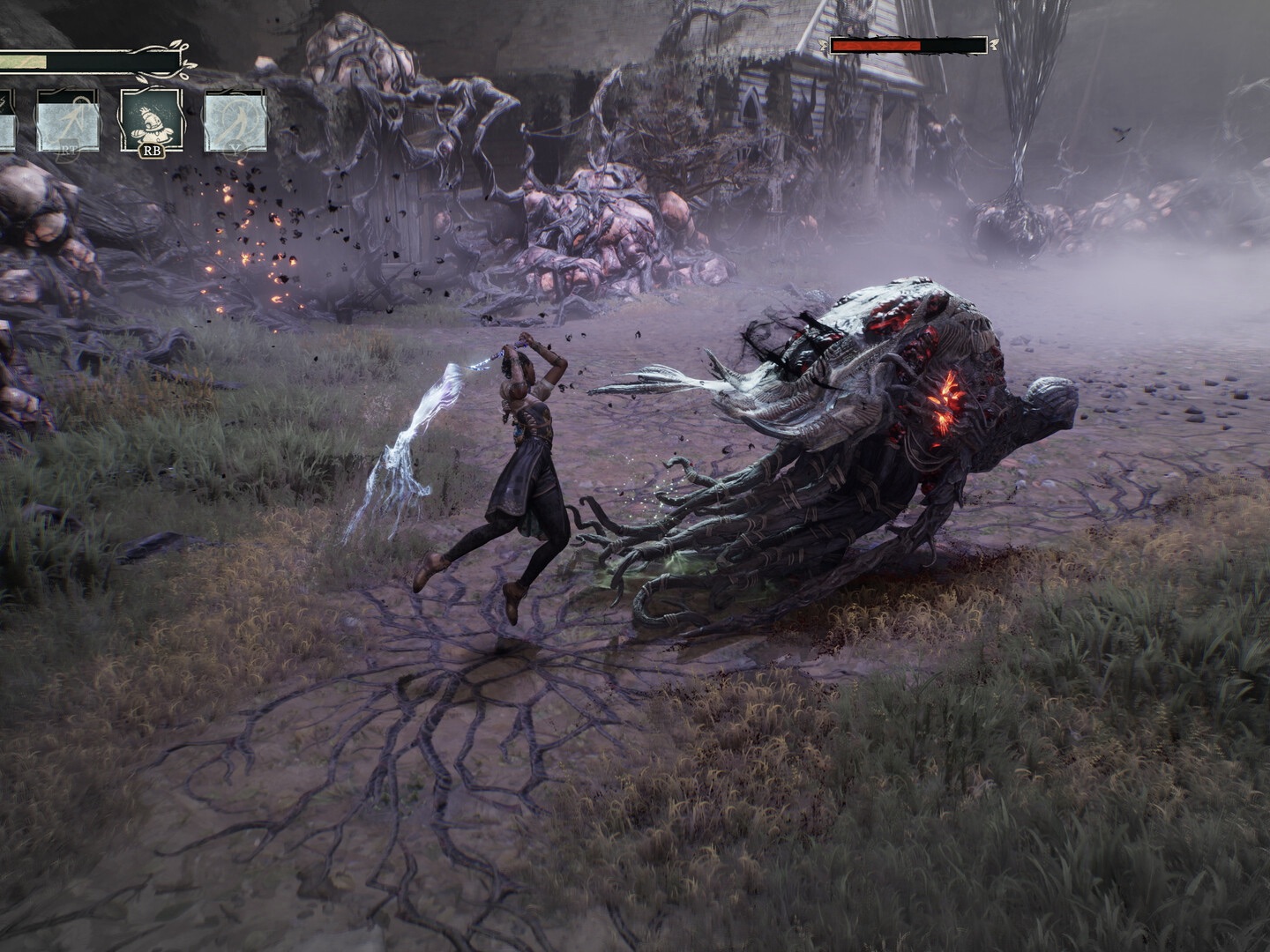
Task: Use the curved blade ability slot
Action: pos(235,121)
